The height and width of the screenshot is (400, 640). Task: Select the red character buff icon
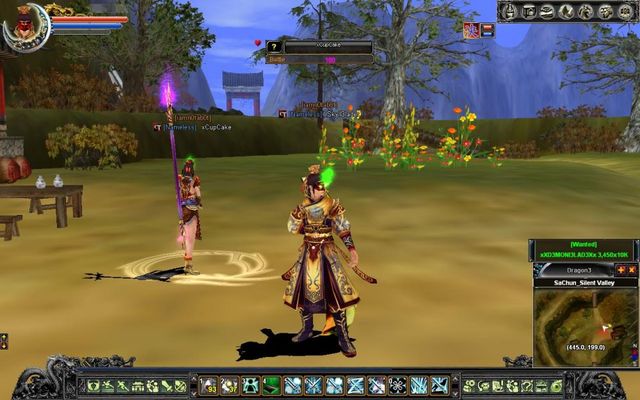pyautogui.click(x=471, y=30)
